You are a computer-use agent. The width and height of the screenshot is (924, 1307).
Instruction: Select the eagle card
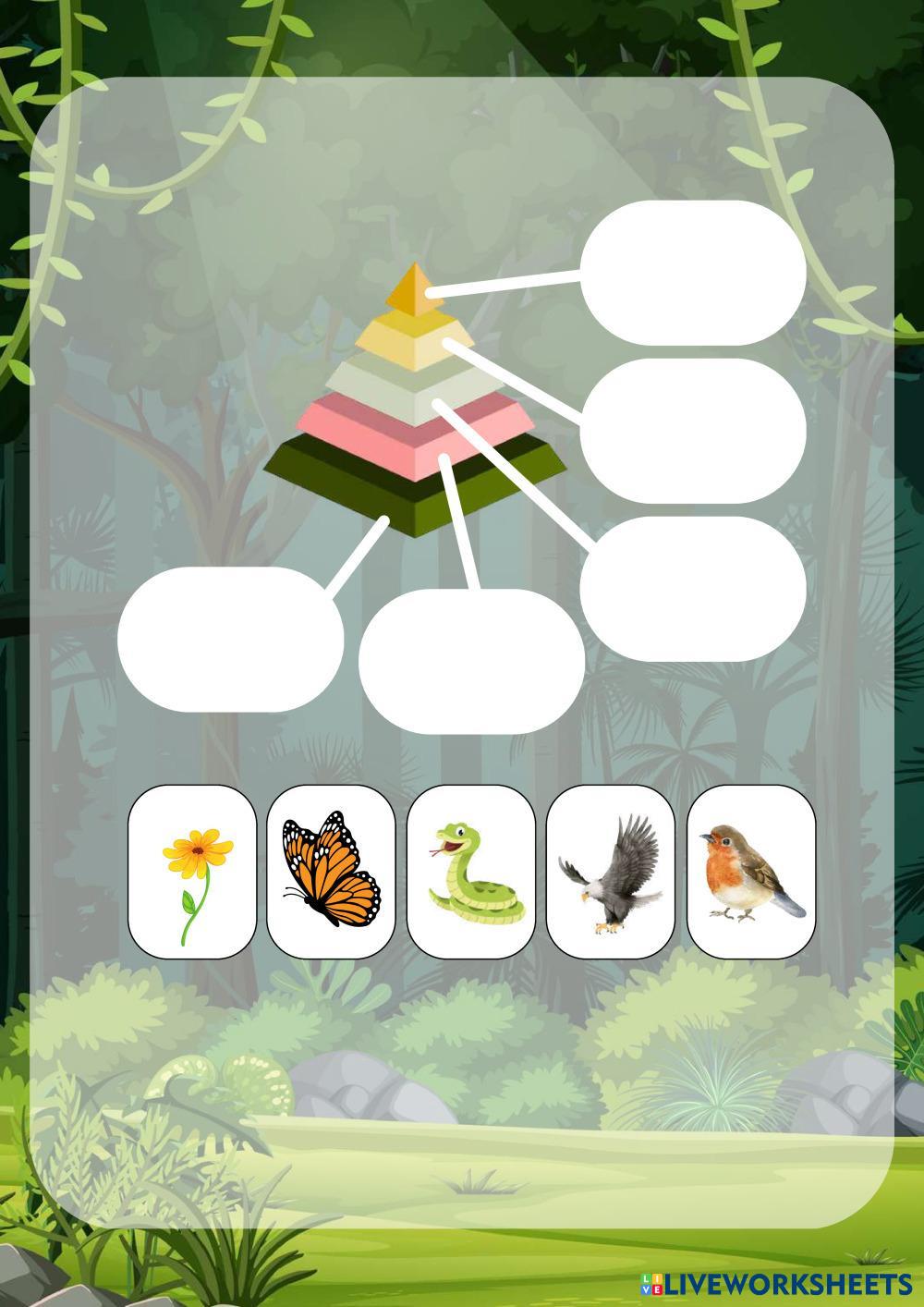click(611, 871)
